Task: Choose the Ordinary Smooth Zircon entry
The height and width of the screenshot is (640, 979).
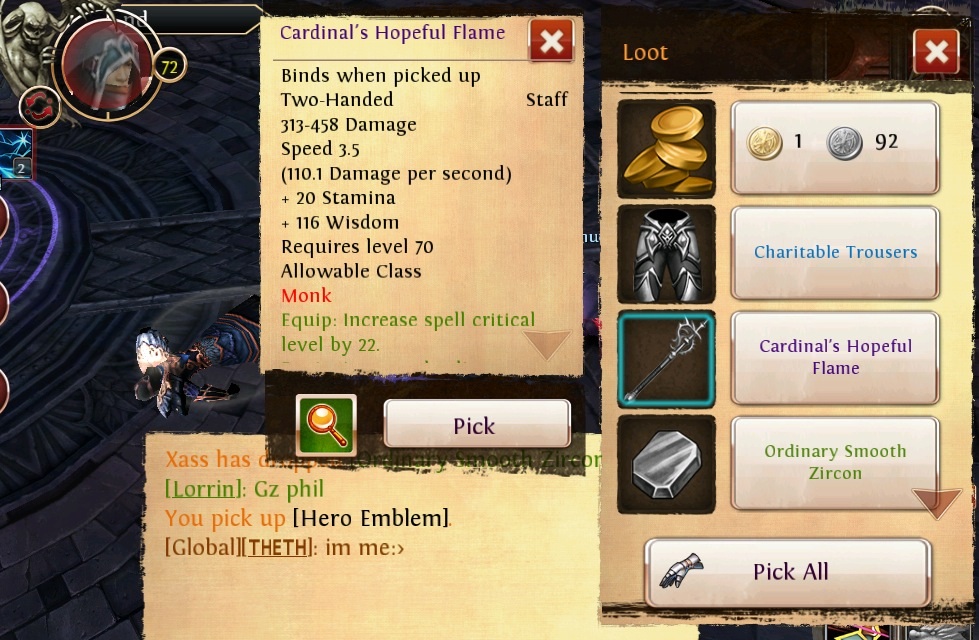Action: pos(835,462)
